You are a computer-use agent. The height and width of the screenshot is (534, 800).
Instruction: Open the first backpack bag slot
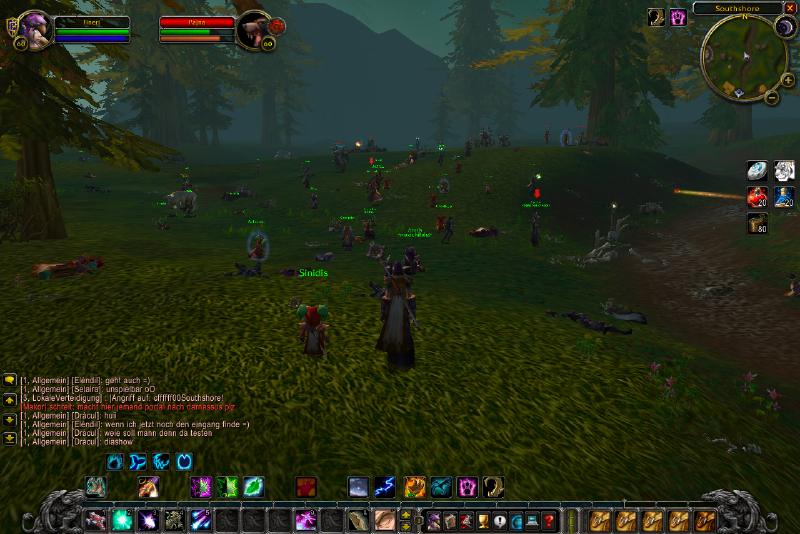(x=707, y=520)
